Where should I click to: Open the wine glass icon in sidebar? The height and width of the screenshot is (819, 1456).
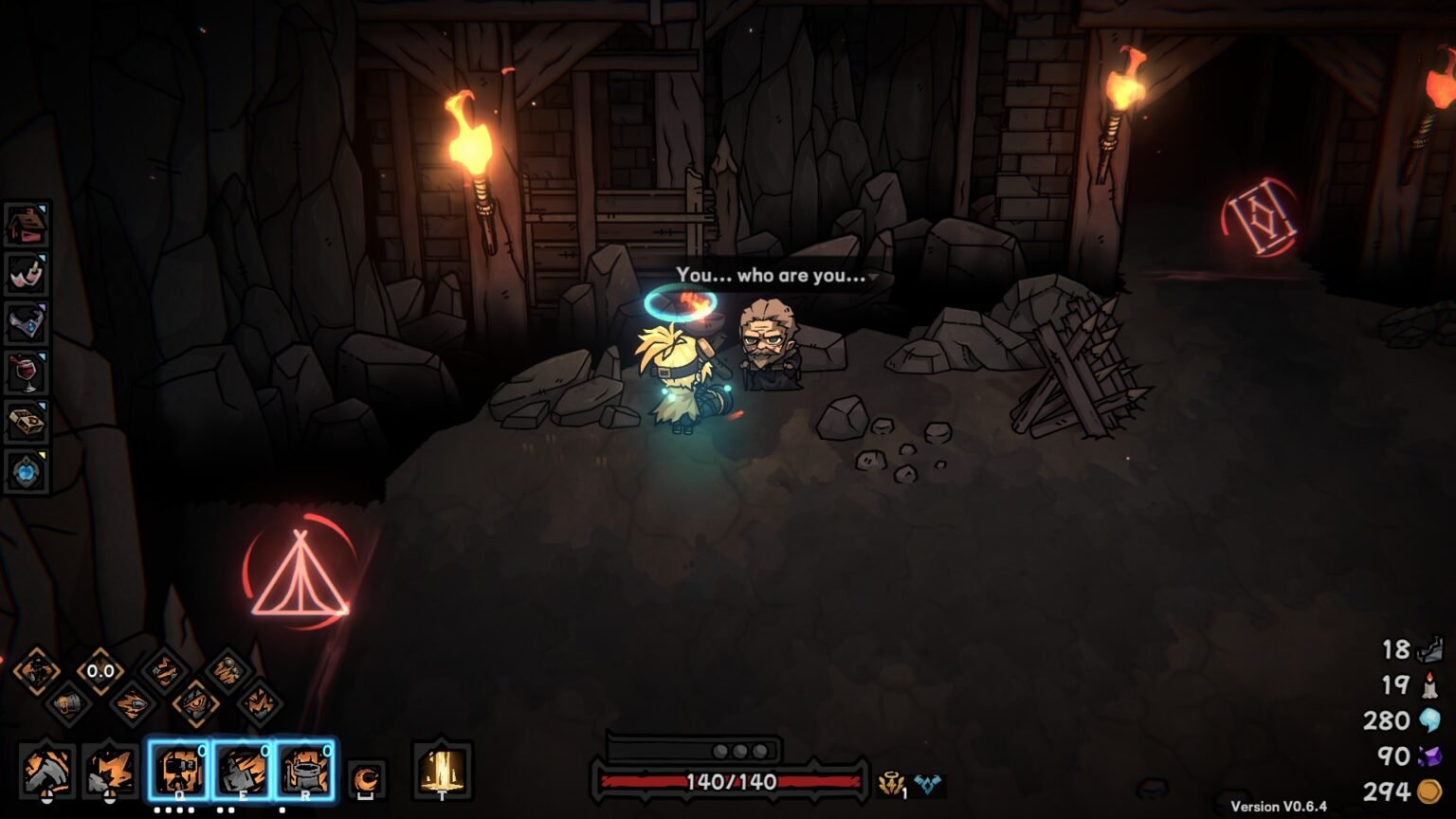point(27,373)
